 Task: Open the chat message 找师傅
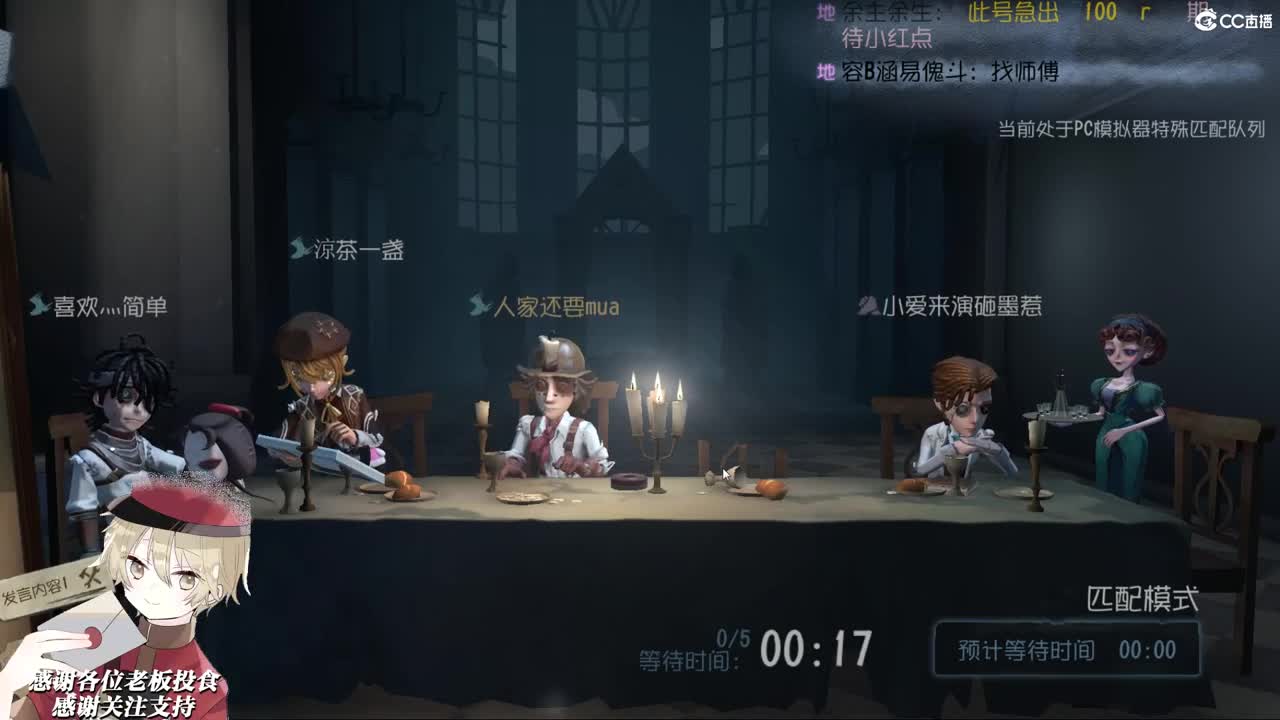coord(1025,72)
